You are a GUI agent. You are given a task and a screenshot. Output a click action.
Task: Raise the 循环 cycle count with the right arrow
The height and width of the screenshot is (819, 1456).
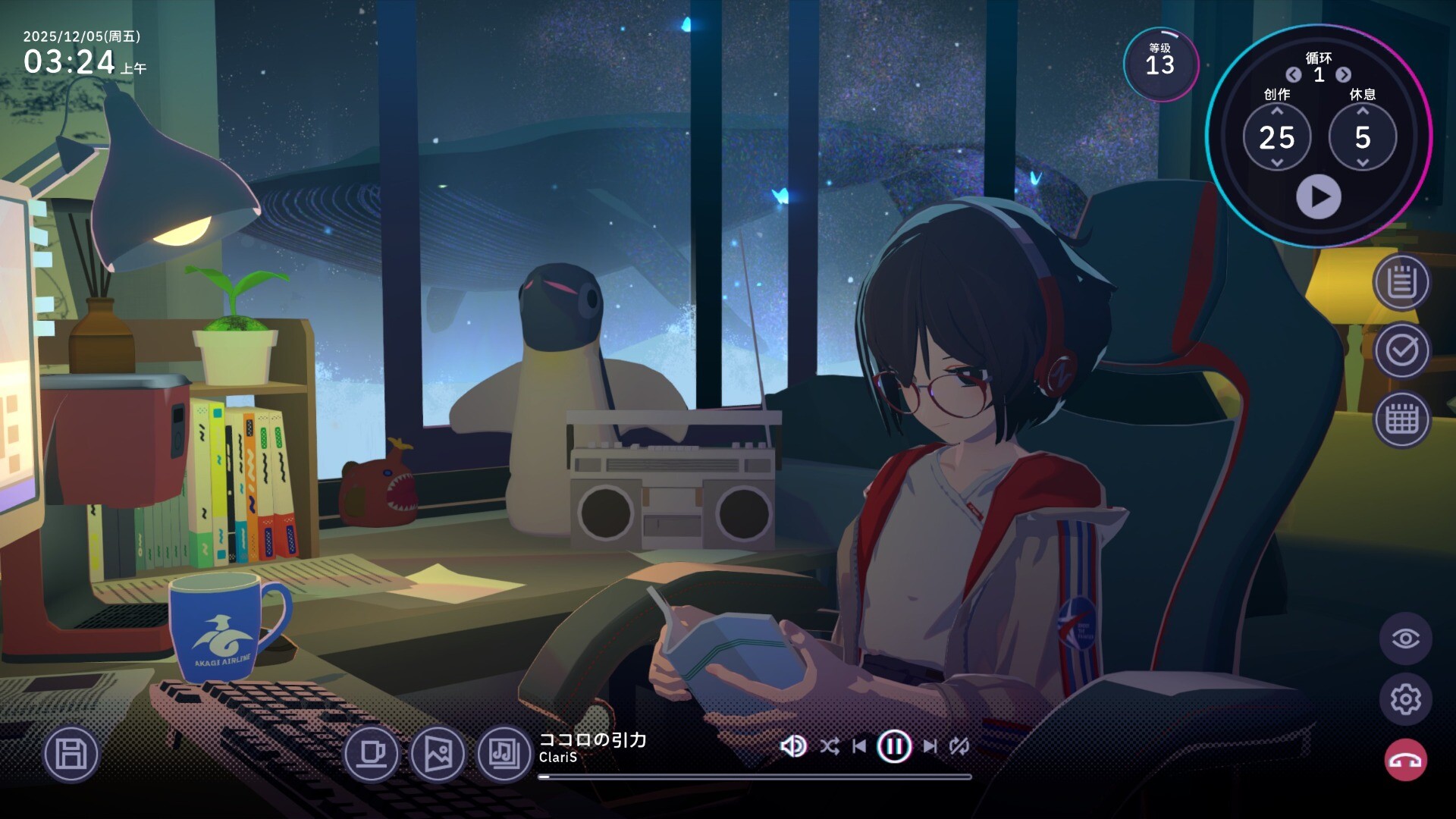coord(1343,75)
